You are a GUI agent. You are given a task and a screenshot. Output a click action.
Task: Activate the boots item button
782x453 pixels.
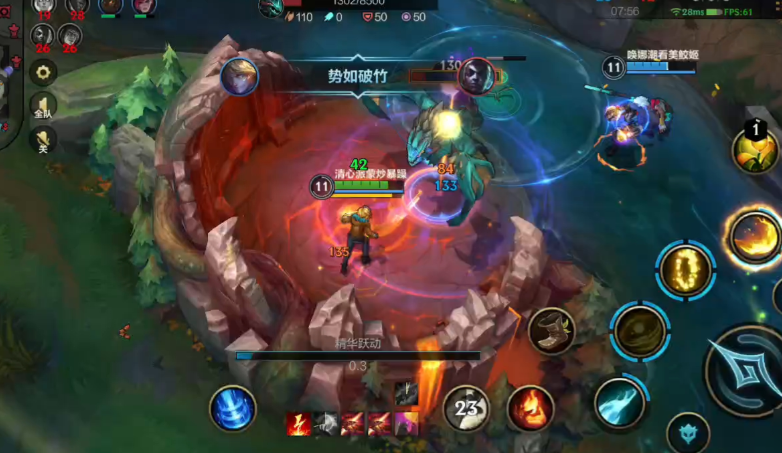point(551,329)
